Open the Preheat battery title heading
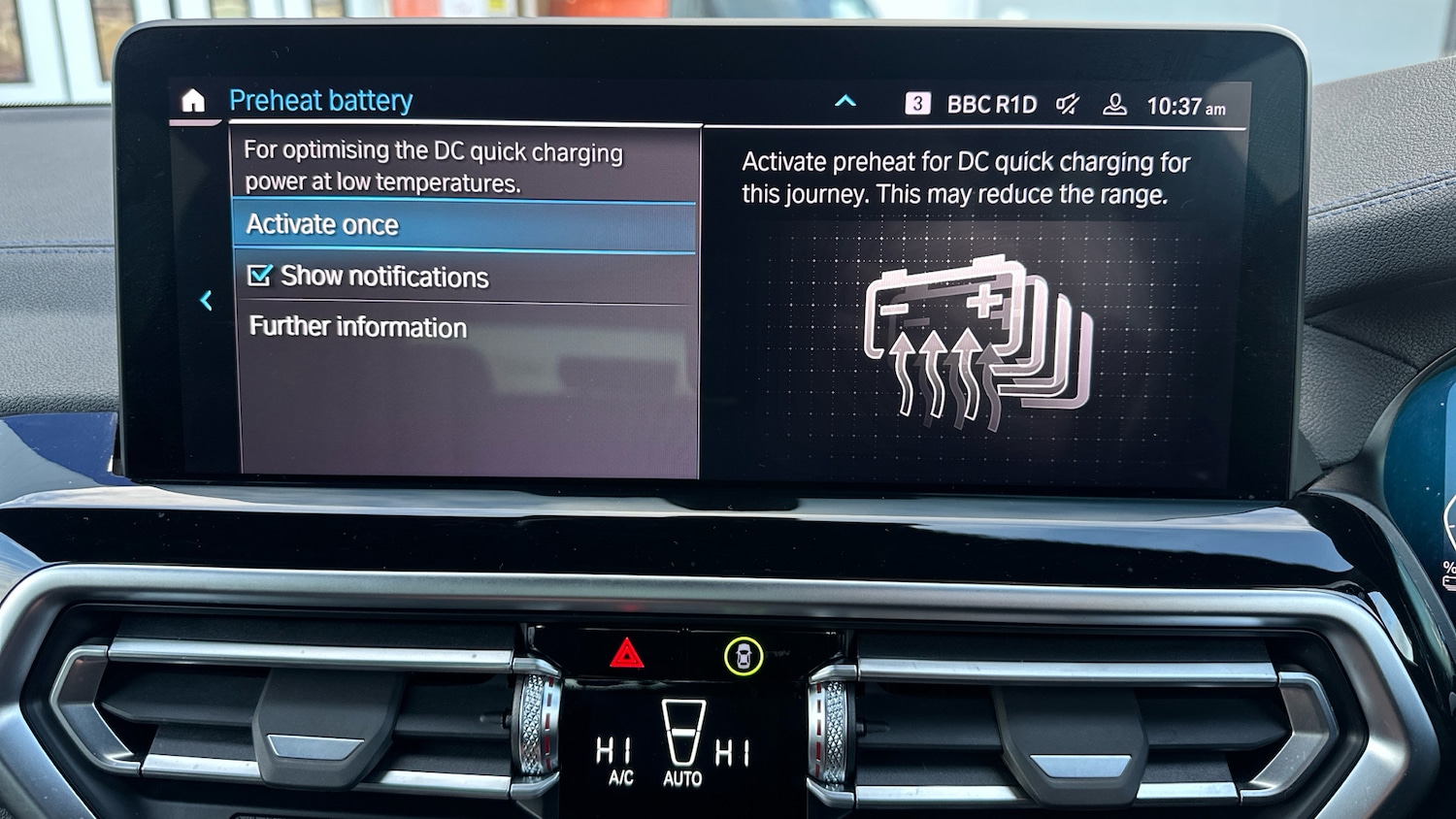Image resolution: width=1456 pixels, height=819 pixels. coord(321,99)
